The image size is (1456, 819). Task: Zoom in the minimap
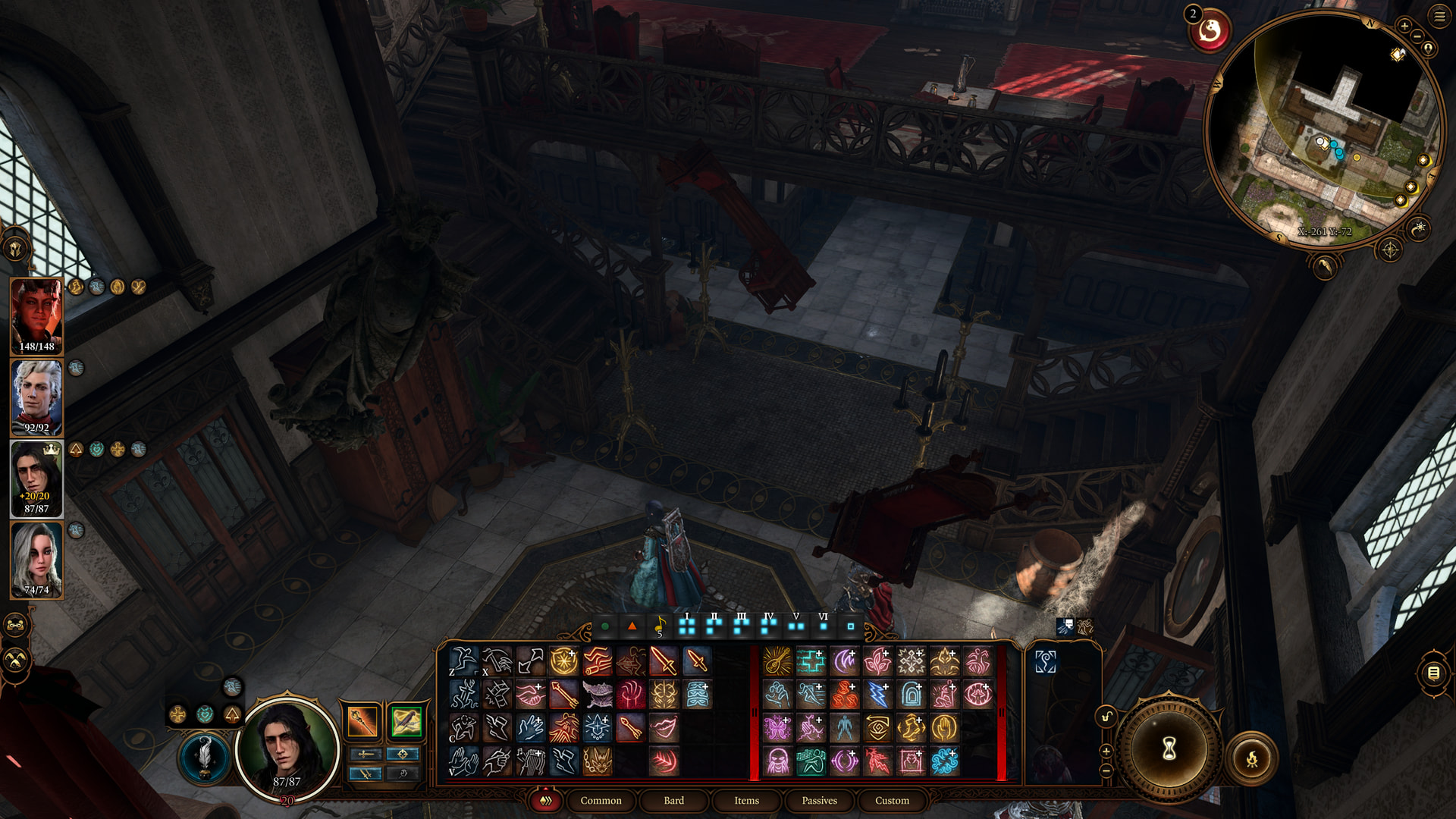[x=1404, y=26]
